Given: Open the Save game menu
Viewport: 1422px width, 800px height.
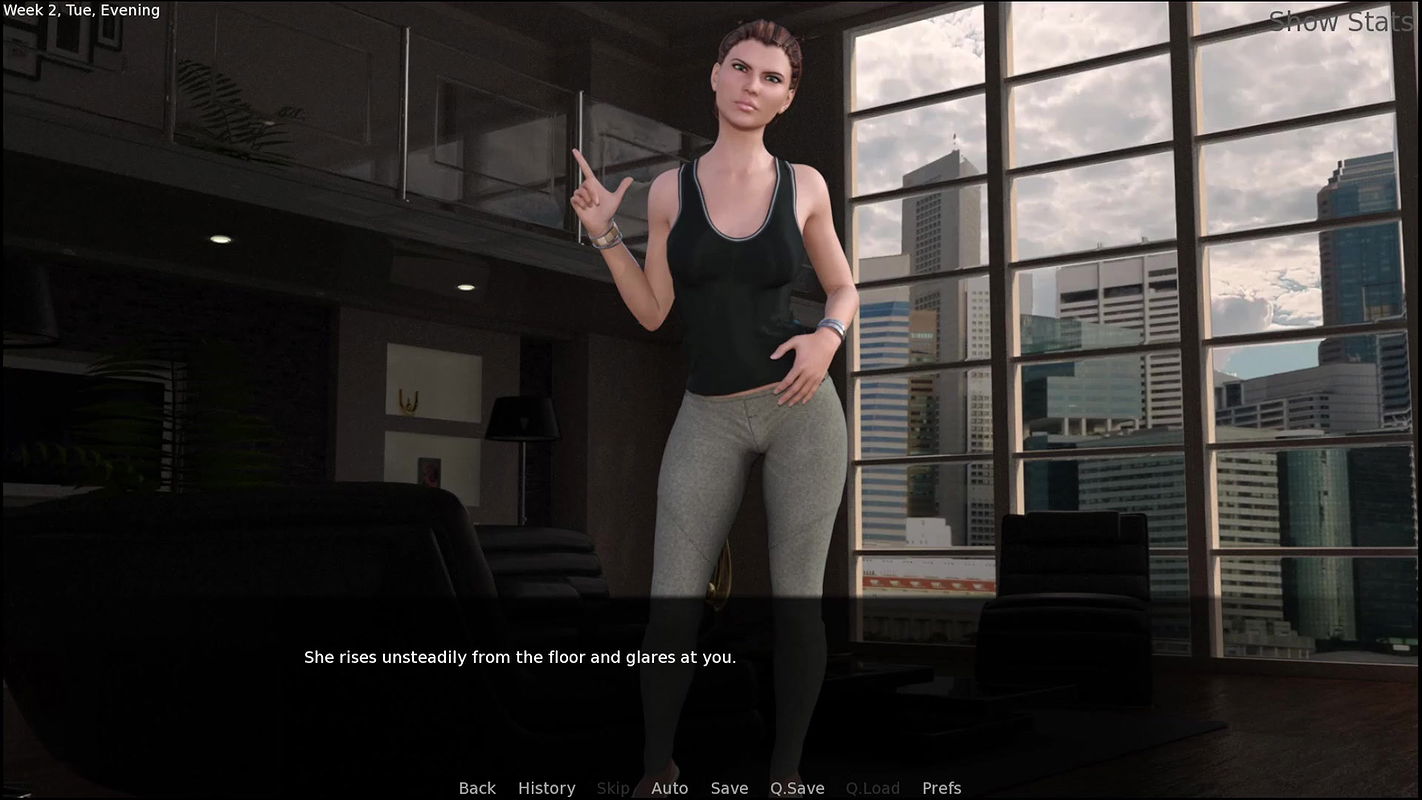Looking at the screenshot, I should coord(729,788).
